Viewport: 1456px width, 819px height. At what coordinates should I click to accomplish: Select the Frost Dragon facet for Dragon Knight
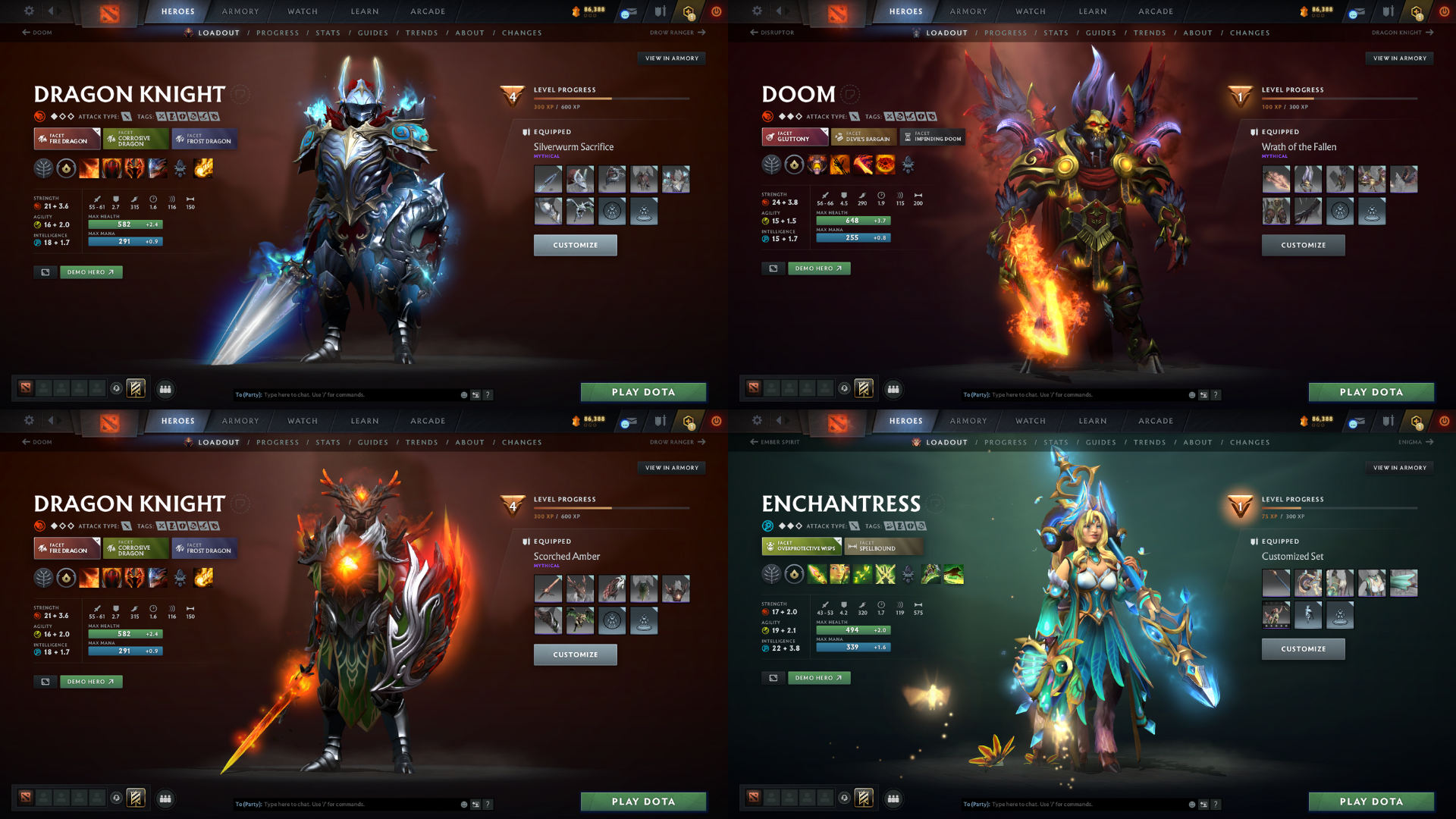(203, 139)
